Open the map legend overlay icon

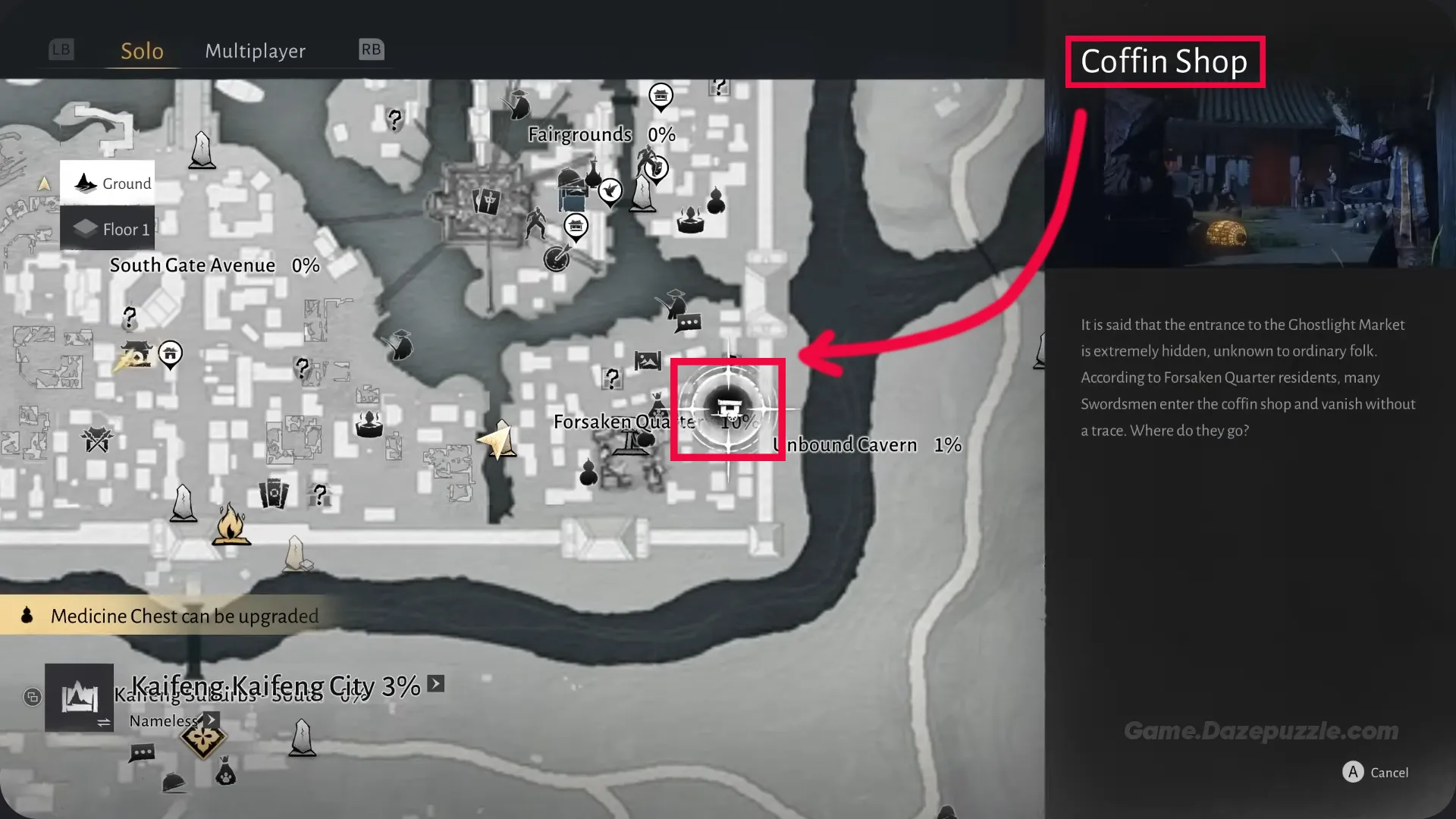[x=33, y=696]
